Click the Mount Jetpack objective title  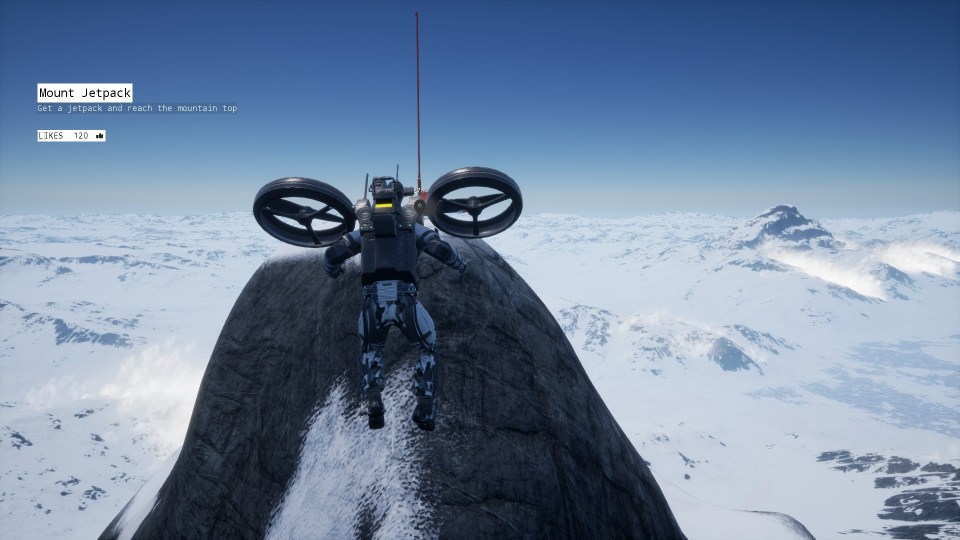coord(85,93)
